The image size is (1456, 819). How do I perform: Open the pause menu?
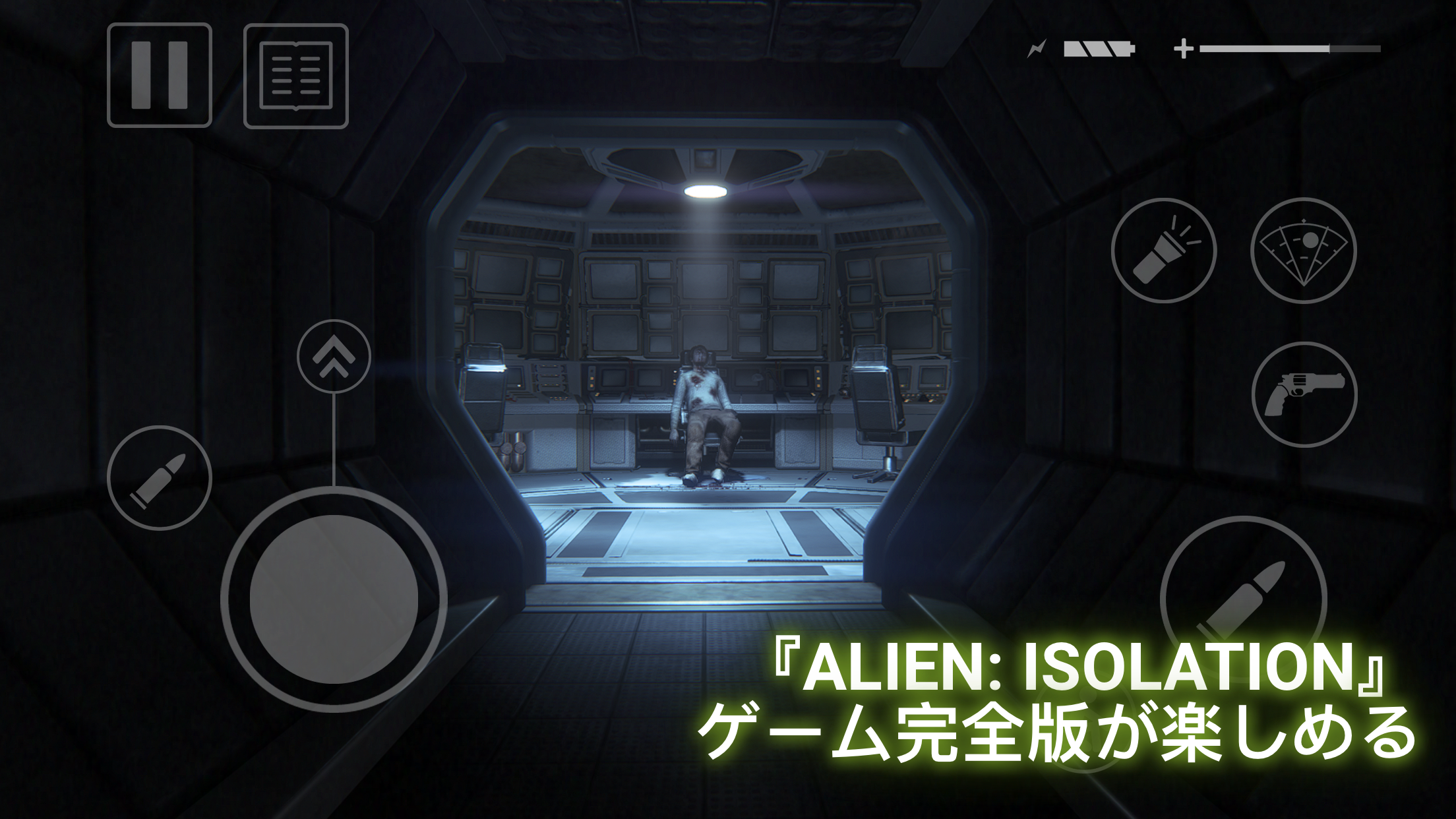tap(158, 76)
